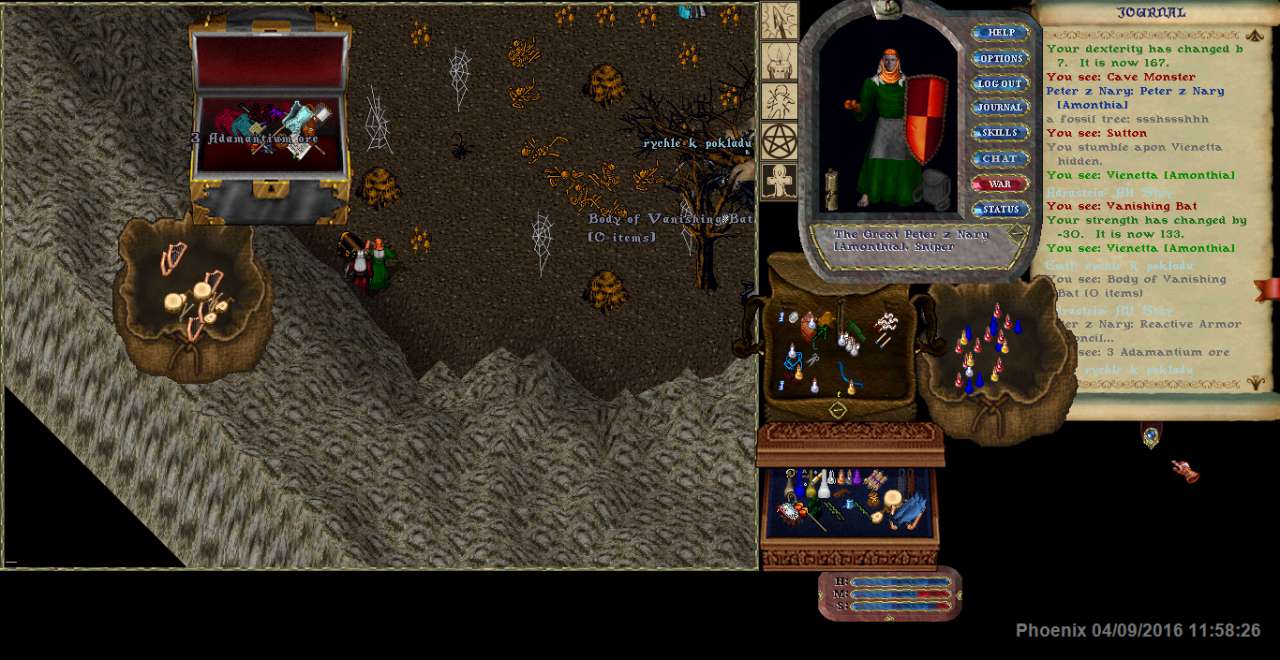The height and width of the screenshot is (660, 1280).
Task: Show the character STATUS bar
Action: click(x=1000, y=210)
